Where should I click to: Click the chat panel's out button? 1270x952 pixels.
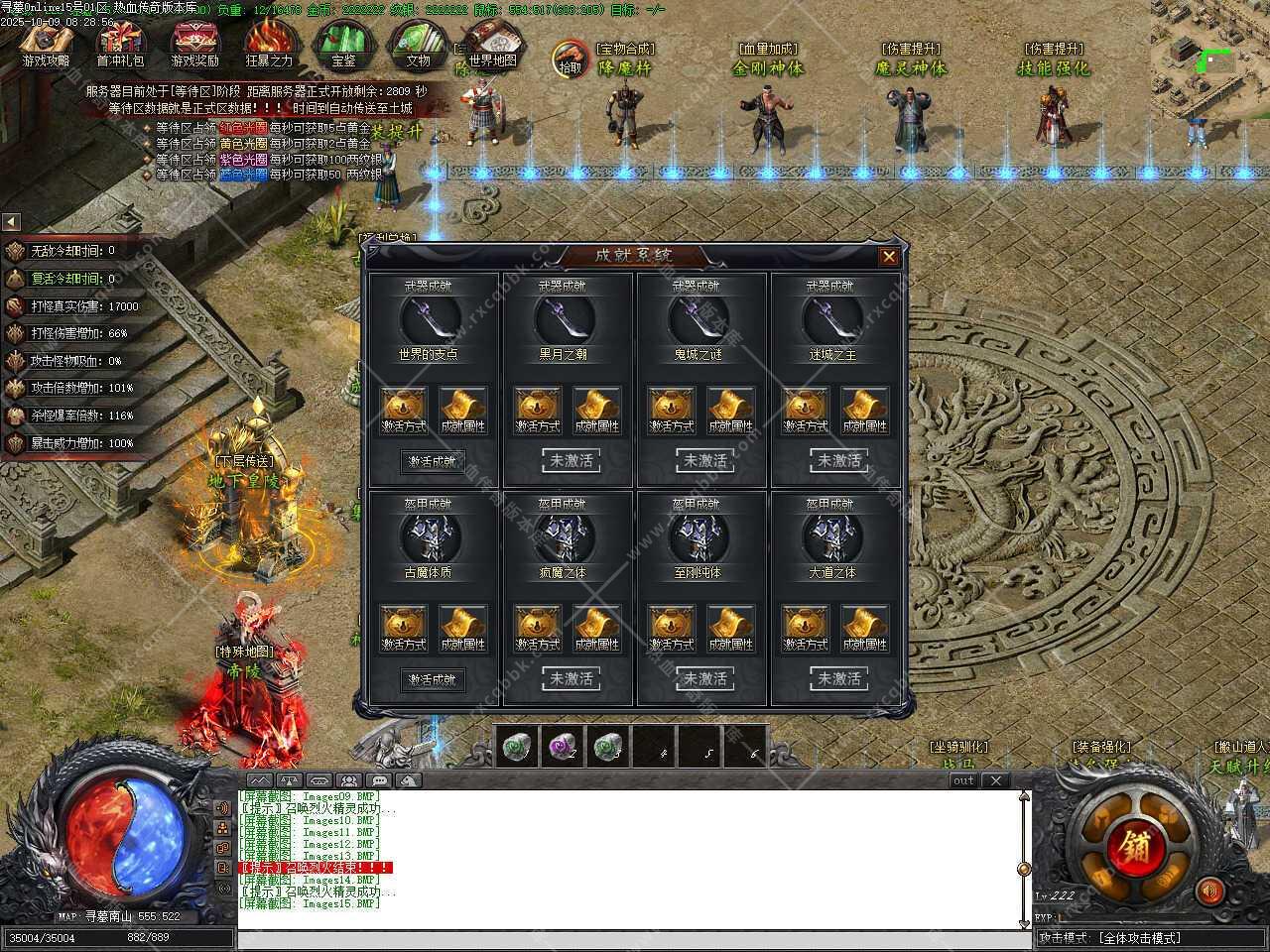point(963,781)
